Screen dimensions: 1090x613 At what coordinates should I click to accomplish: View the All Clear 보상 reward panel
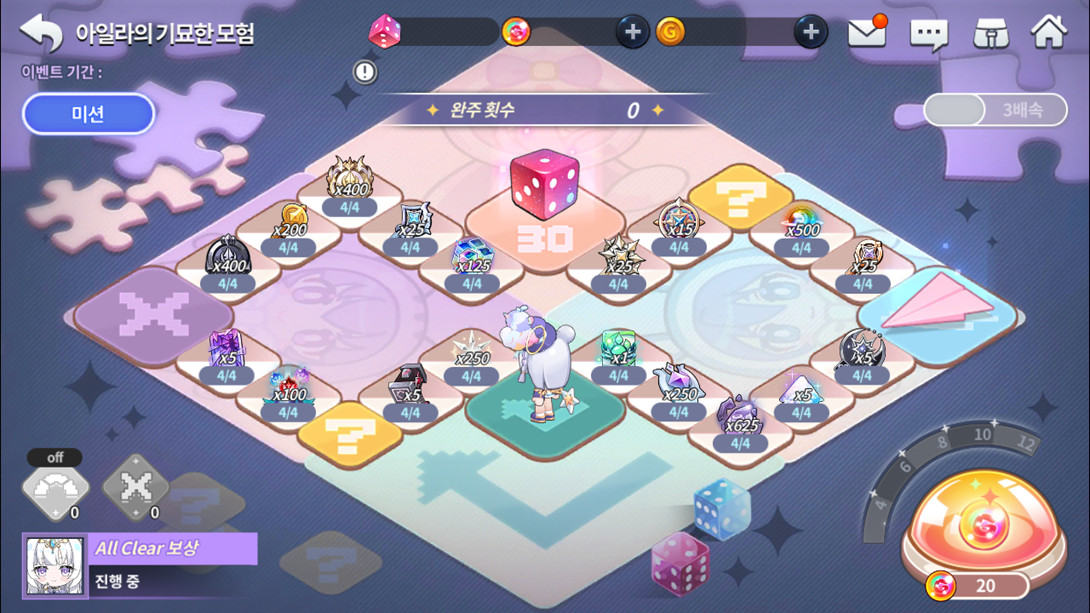pyautogui.click(x=140, y=564)
